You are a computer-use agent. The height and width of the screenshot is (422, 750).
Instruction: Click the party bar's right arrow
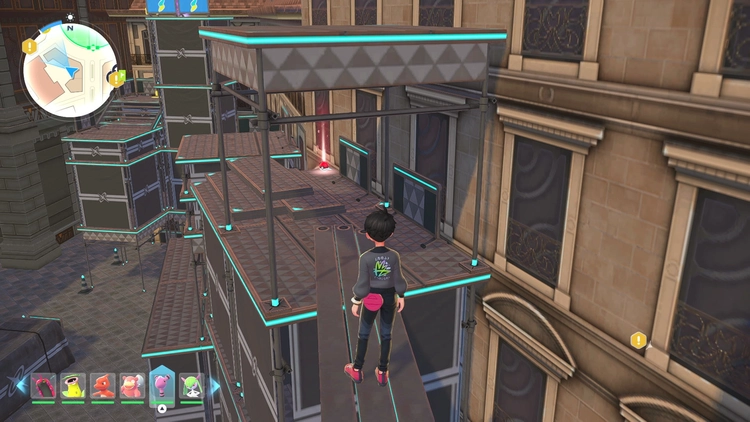215,385
